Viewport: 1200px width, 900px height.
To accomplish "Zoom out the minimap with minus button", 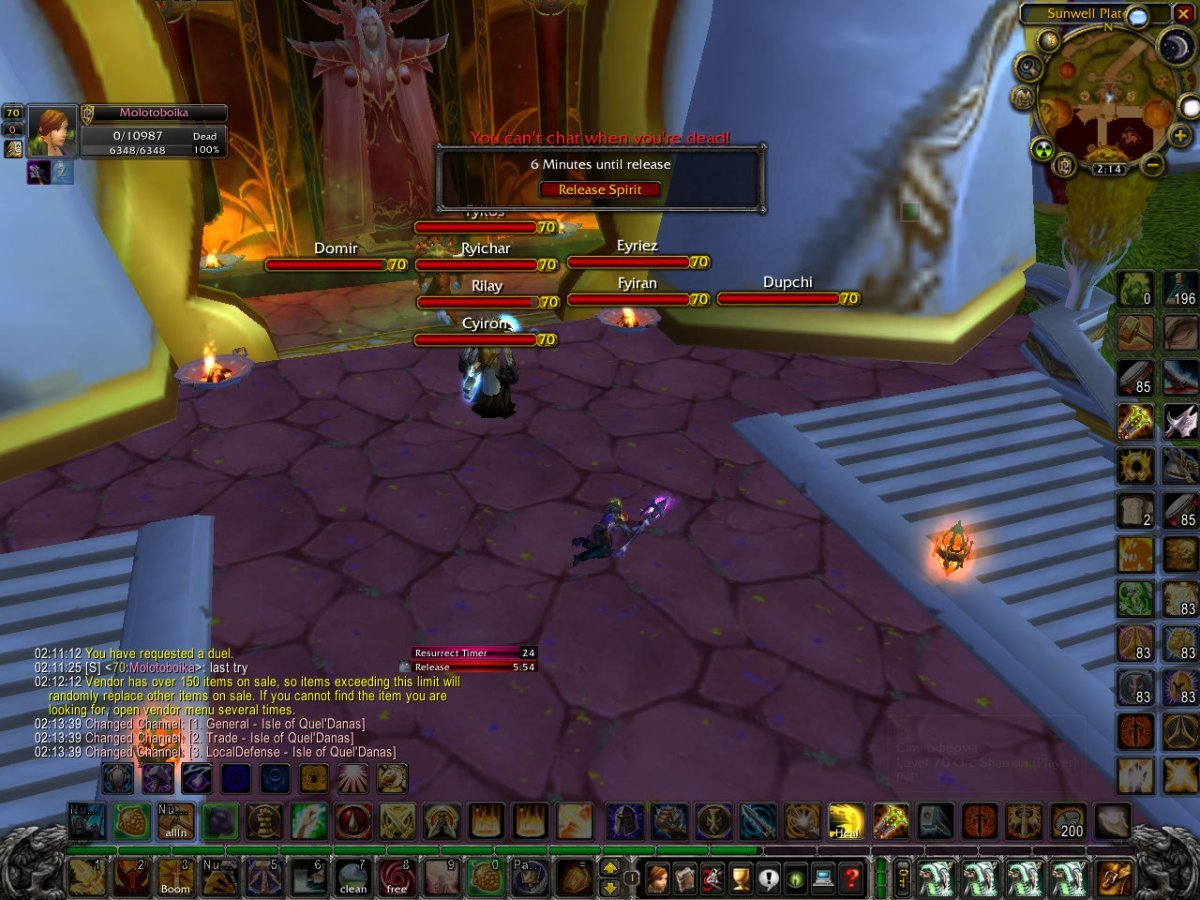I will pyautogui.click(x=1153, y=164).
